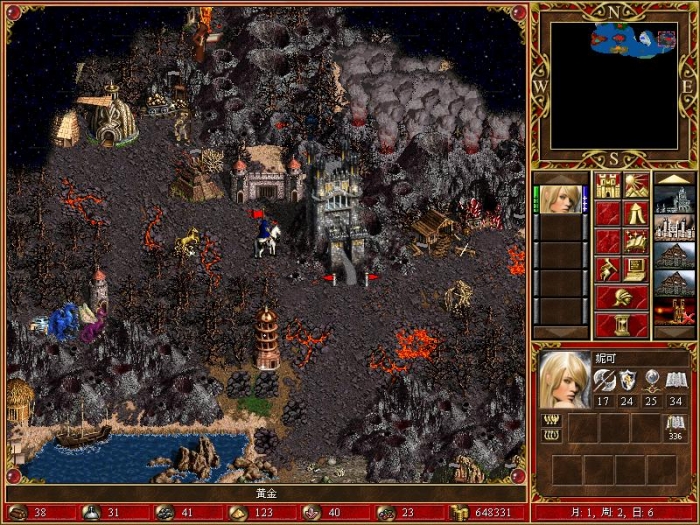Open adventure options with the digging figure

(608, 269)
